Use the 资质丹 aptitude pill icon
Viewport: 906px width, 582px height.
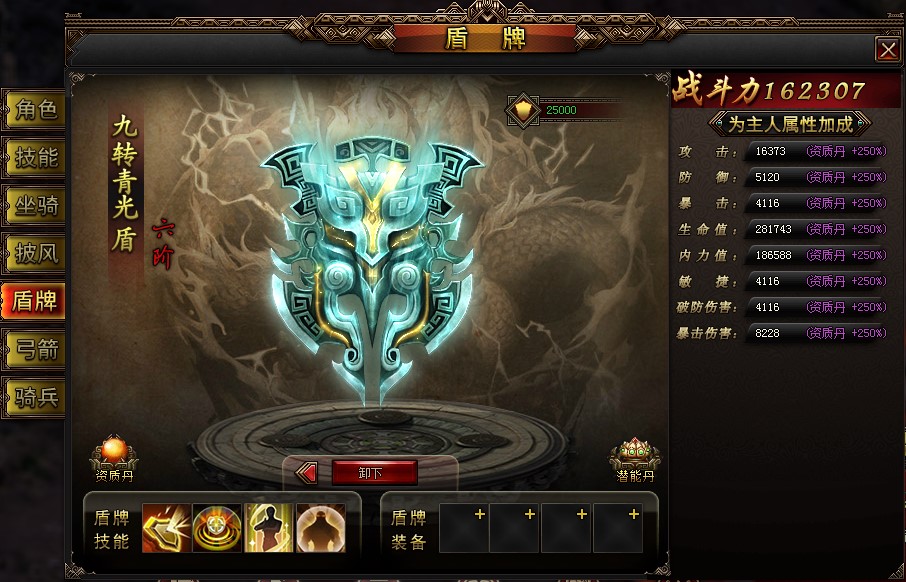(114, 455)
